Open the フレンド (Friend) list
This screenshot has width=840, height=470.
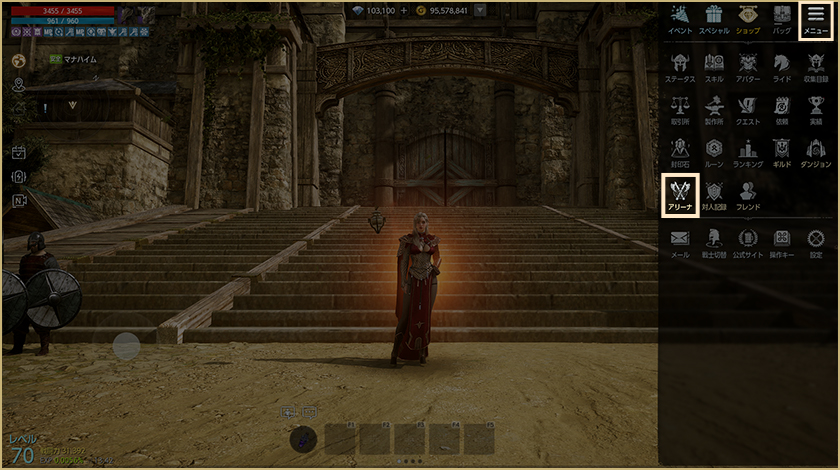click(748, 194)
